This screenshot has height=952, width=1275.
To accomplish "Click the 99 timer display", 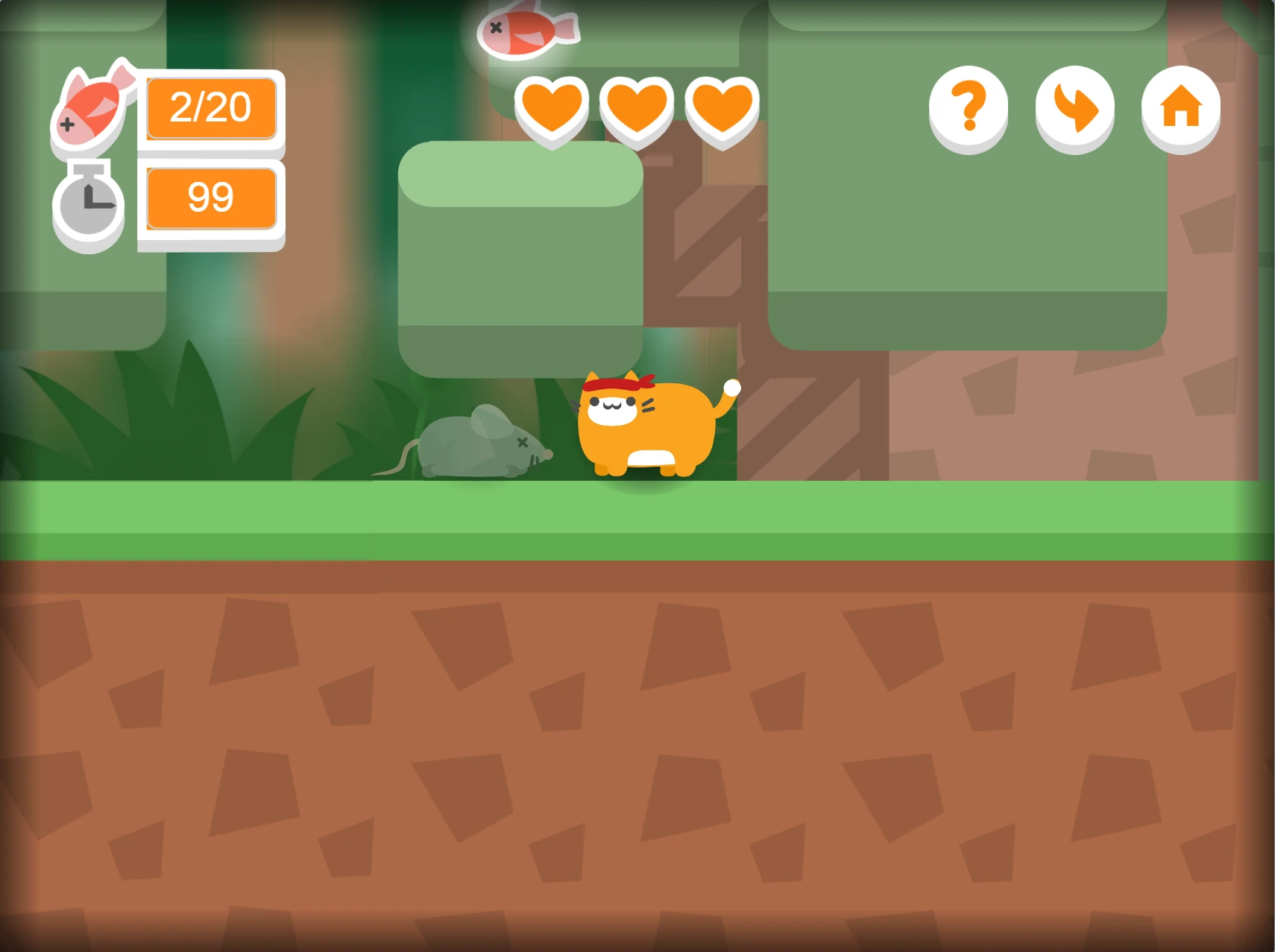I will pyautogui.click(x=211, y=197).
